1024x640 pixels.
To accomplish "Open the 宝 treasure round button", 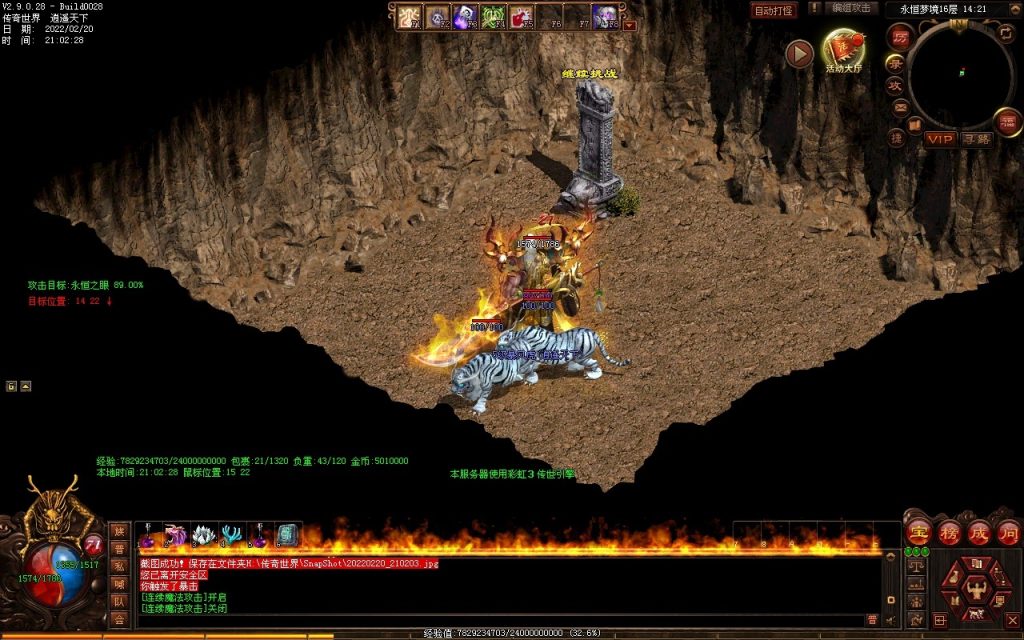I will pyautogui.click(x=919, y=531).
